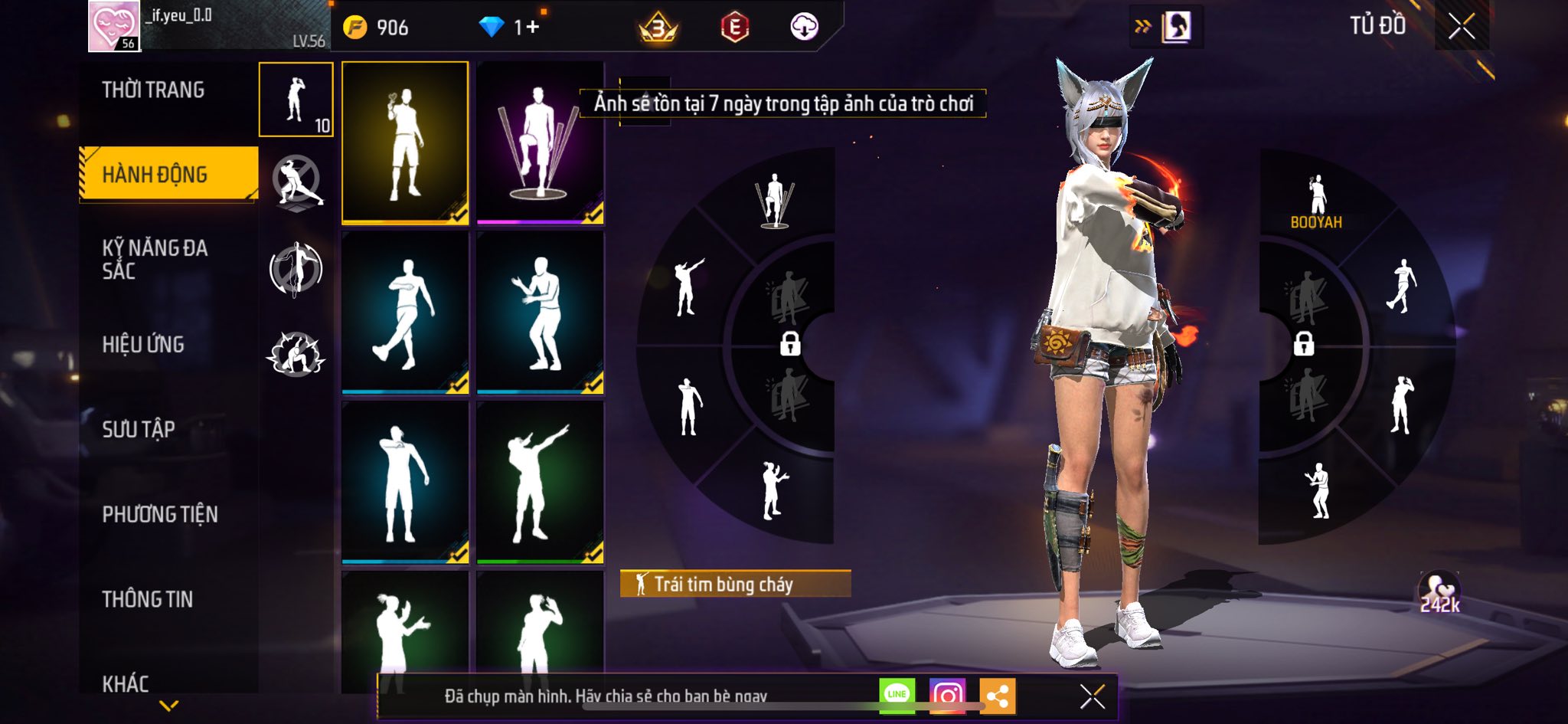Select the gold heart emote thumbnail
1568x724 pixels.
tap(405, 143)
